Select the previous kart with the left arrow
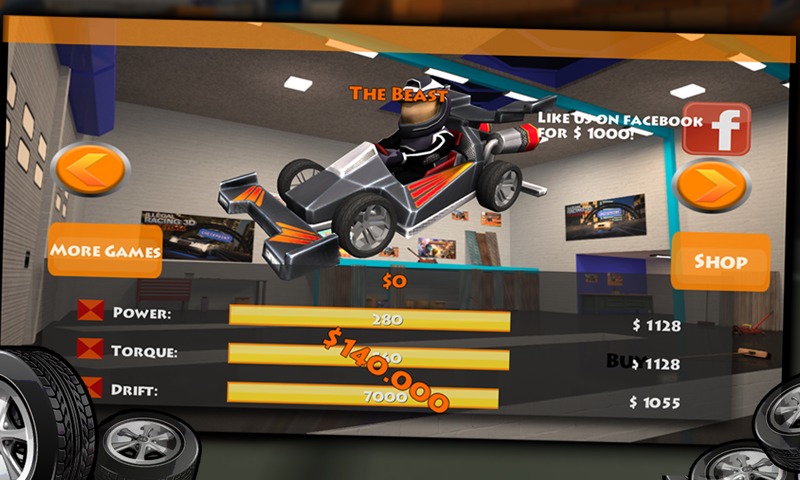 click(90, 170)
